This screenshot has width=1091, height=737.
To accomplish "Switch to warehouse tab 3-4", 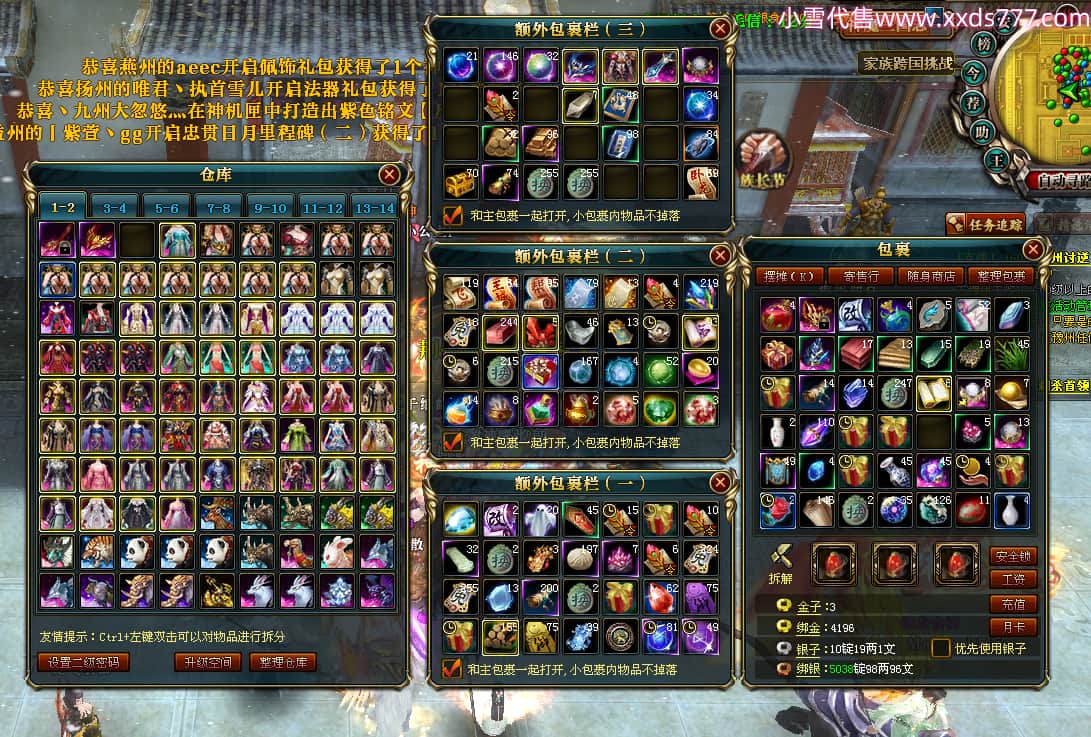I will (115, 208).
